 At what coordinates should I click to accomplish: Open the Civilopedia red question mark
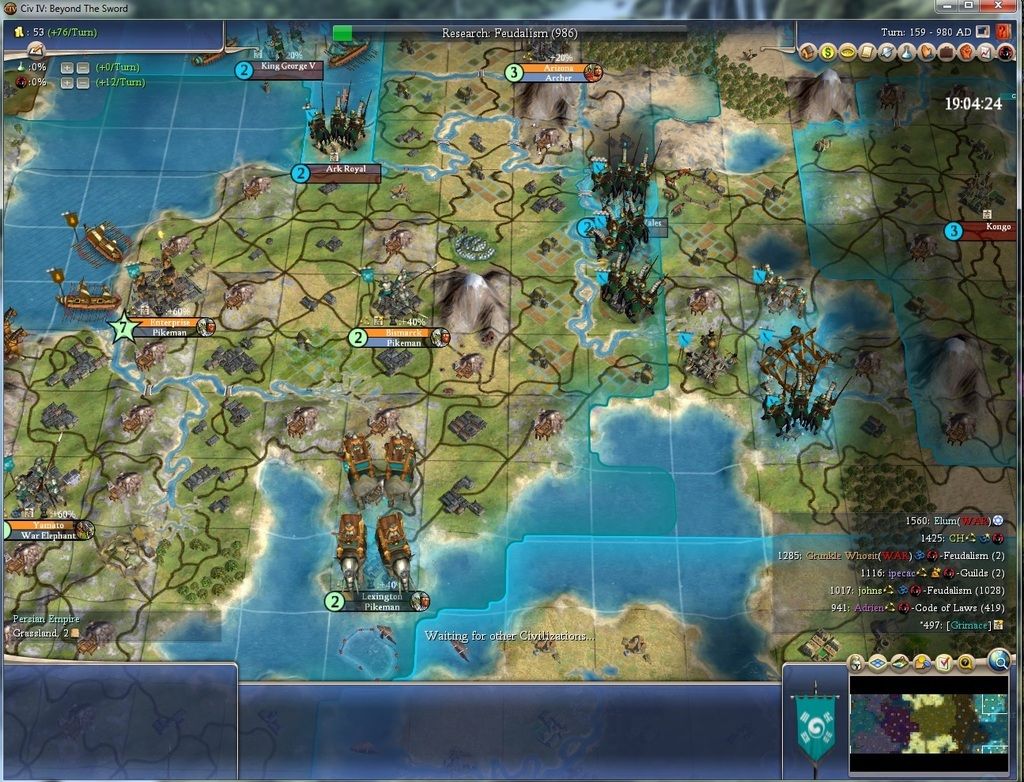pyautogui.click(x=1001, y=31)
